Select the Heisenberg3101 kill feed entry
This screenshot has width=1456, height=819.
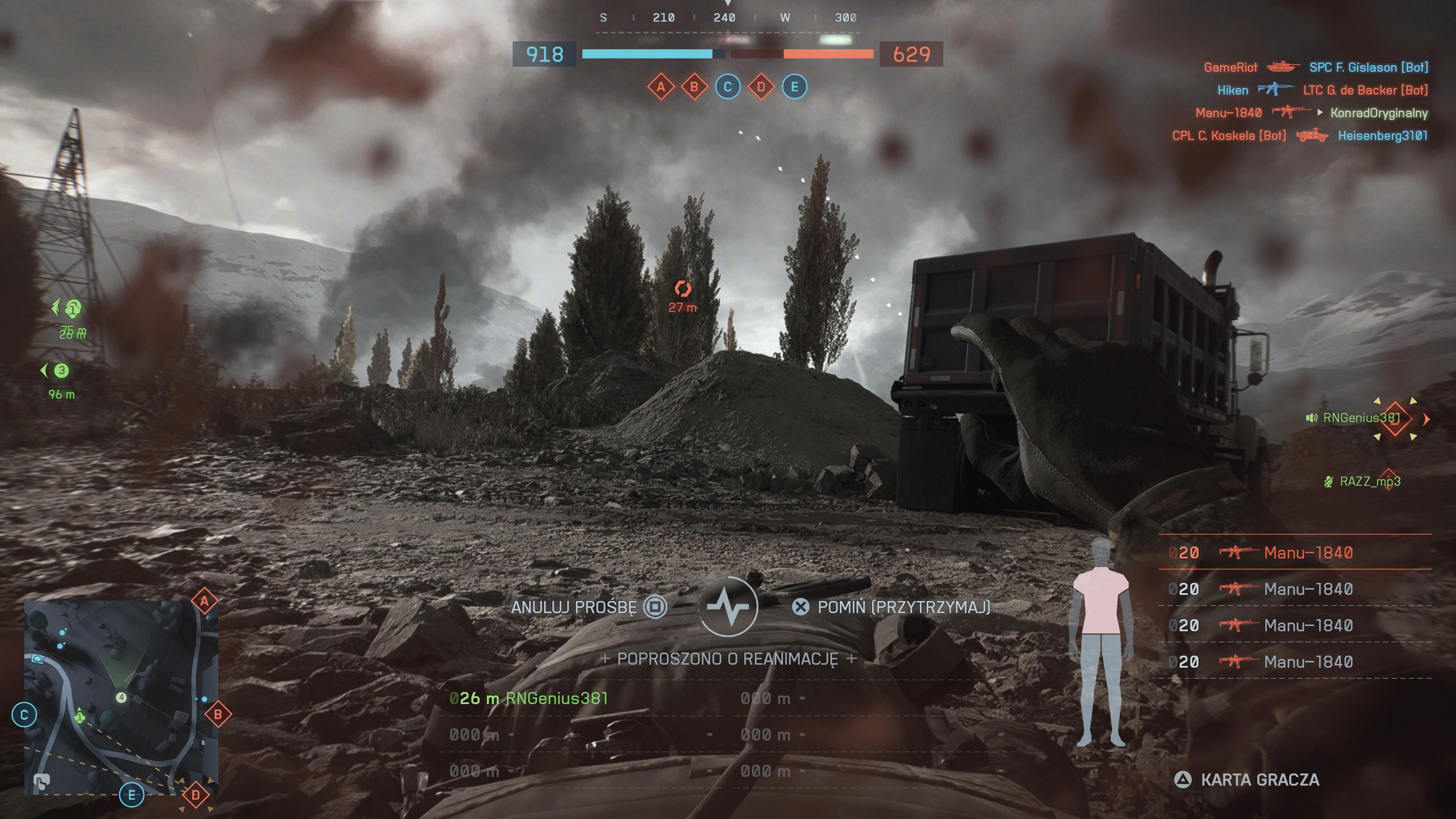pyautogui.click(x=1382, y=136)
